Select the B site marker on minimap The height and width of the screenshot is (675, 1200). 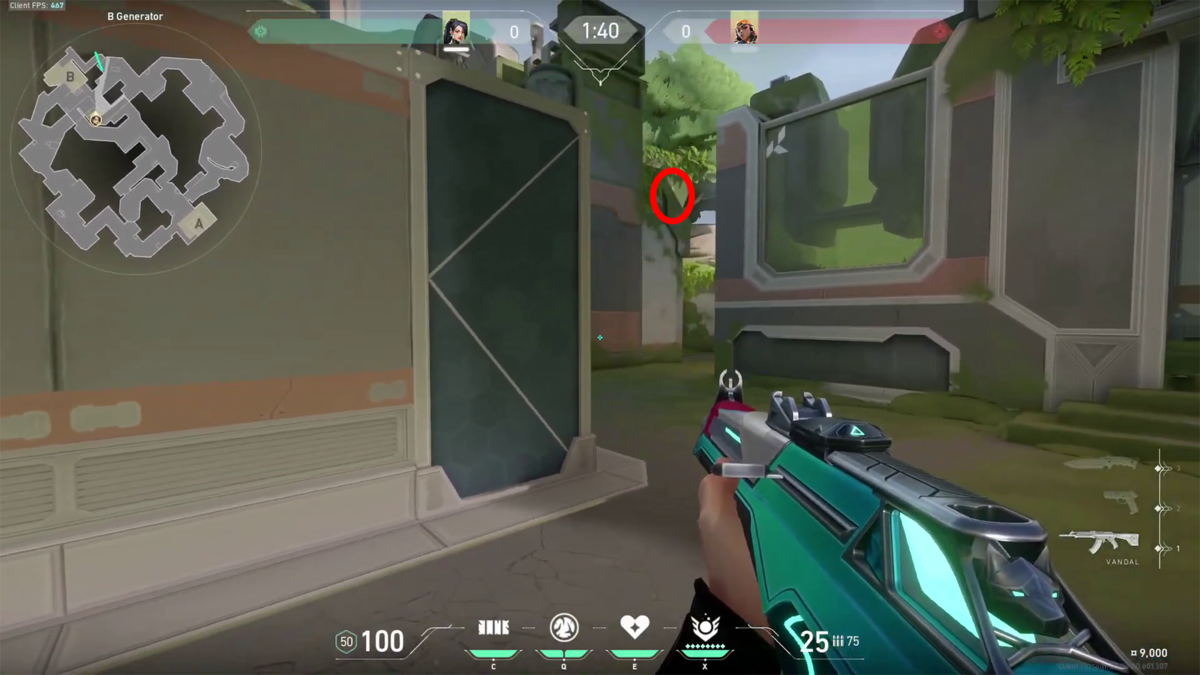[x=71, y=77]
